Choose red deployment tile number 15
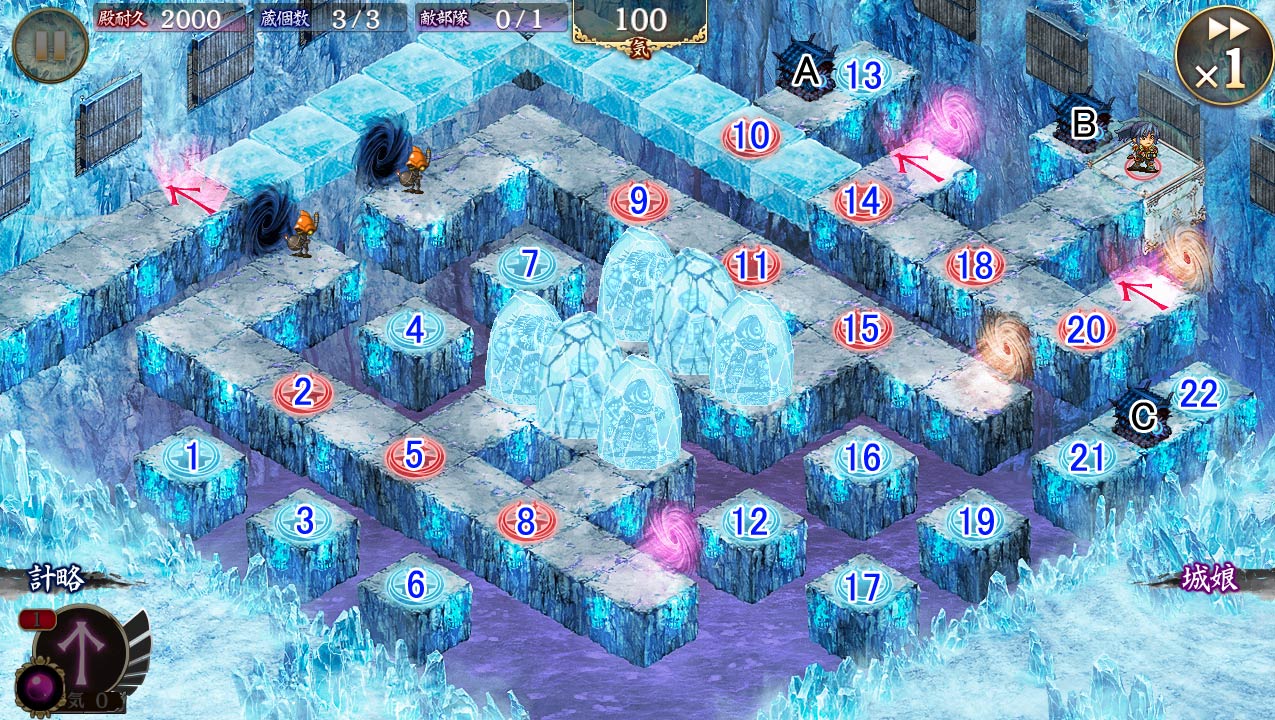 (x=862, y=329)
